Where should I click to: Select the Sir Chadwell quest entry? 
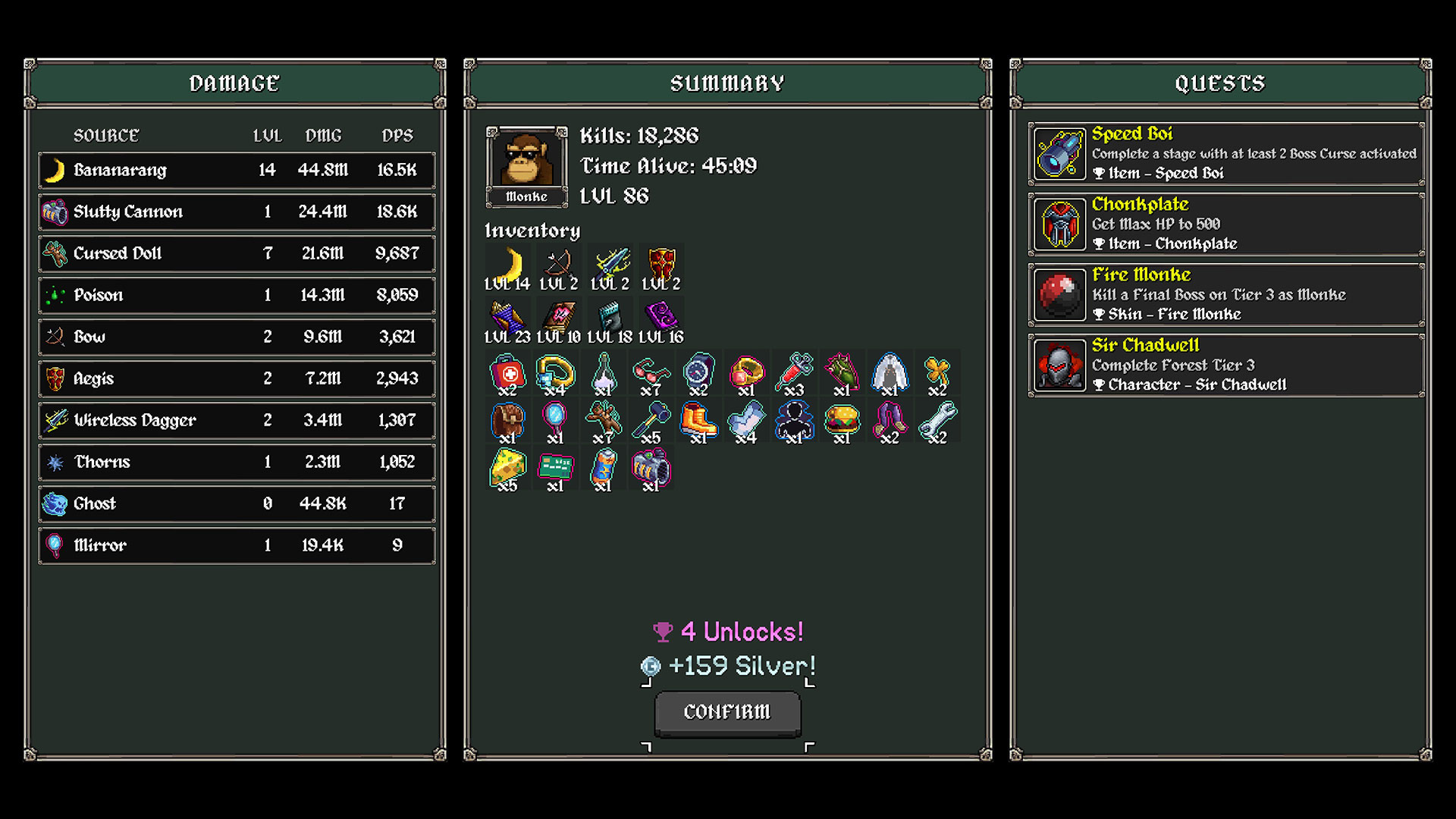pos(1225,365)
